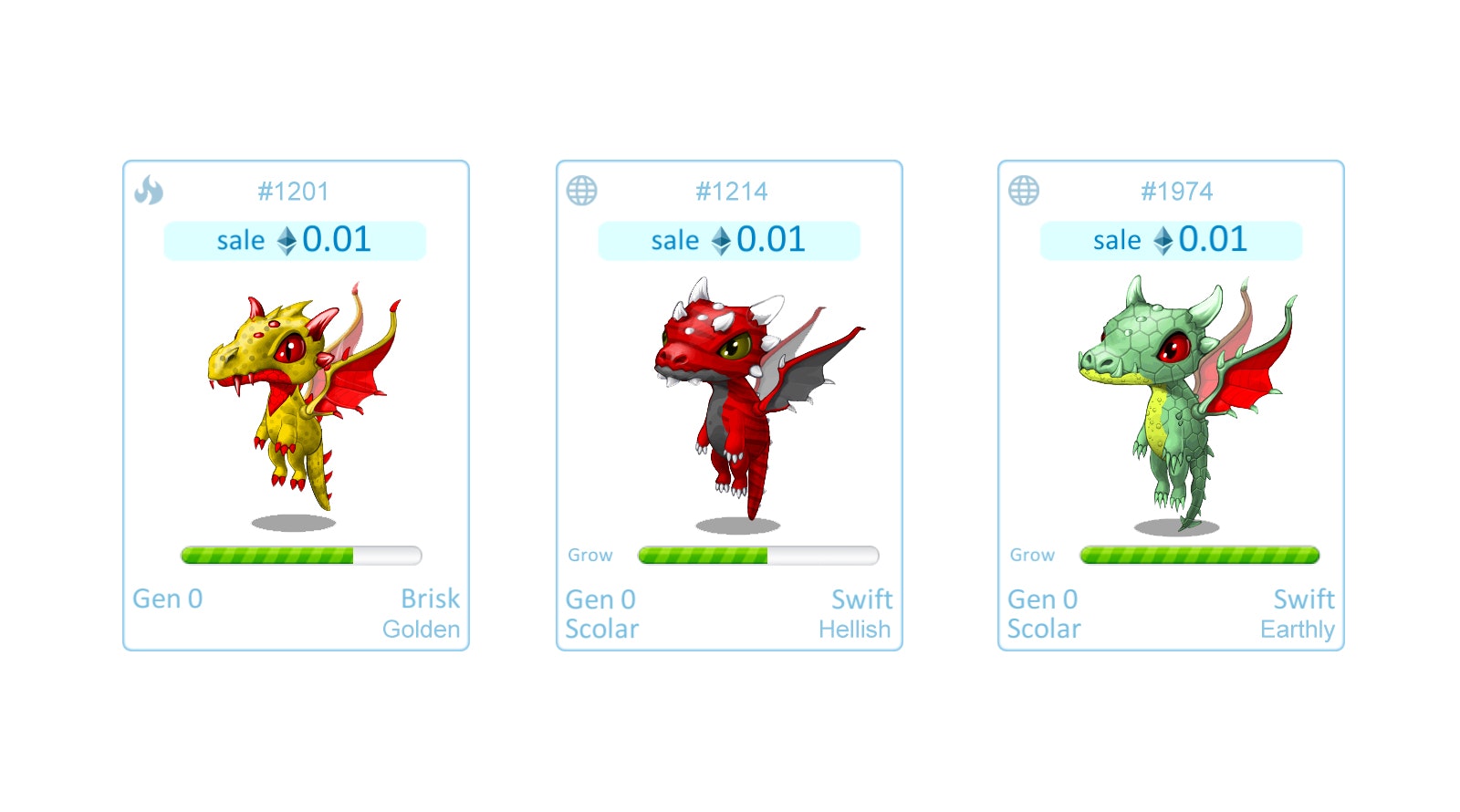Click the Grow toggle on dragon #1214
The width and height of the screenshot is (1460, 812).
point(590,555)
